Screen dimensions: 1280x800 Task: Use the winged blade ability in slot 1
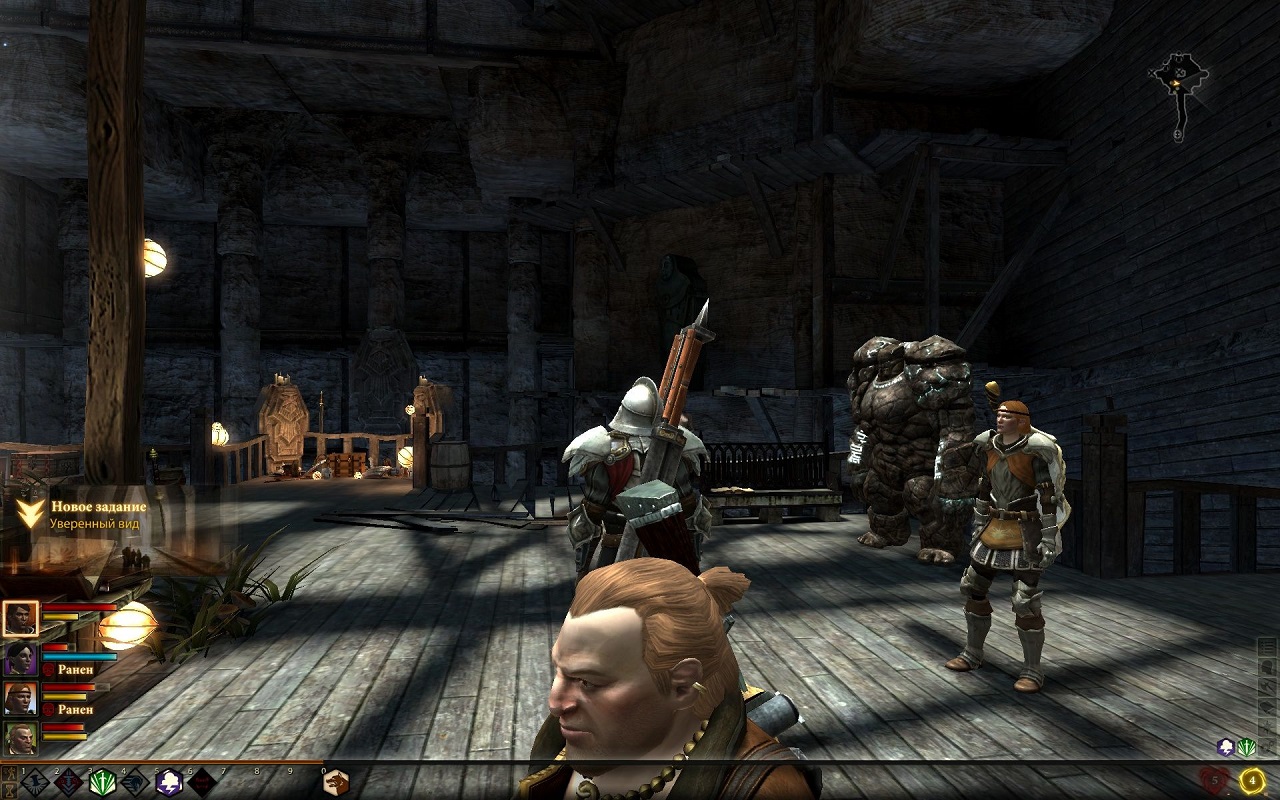35,782
